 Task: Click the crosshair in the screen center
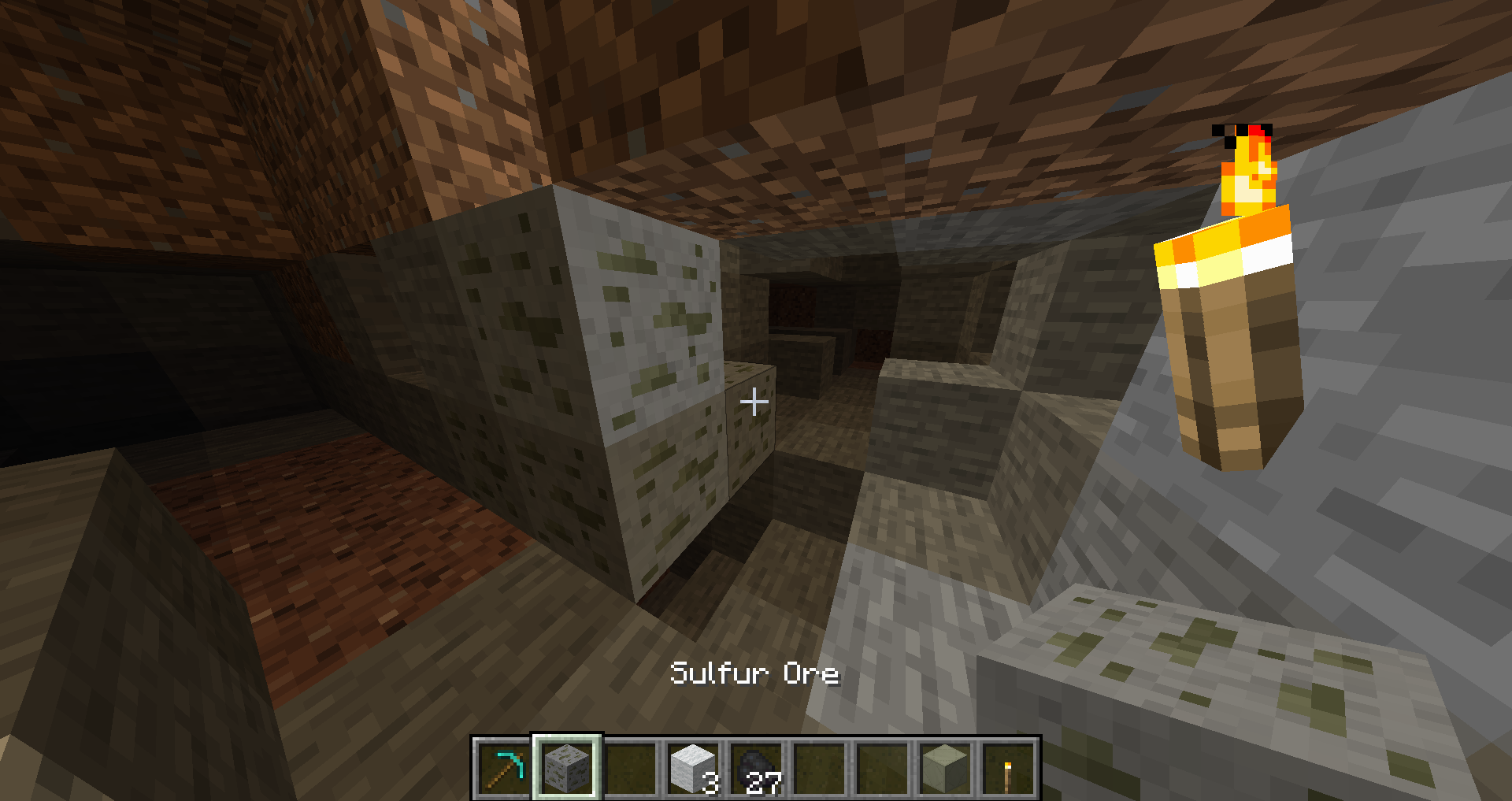[754, 402]
